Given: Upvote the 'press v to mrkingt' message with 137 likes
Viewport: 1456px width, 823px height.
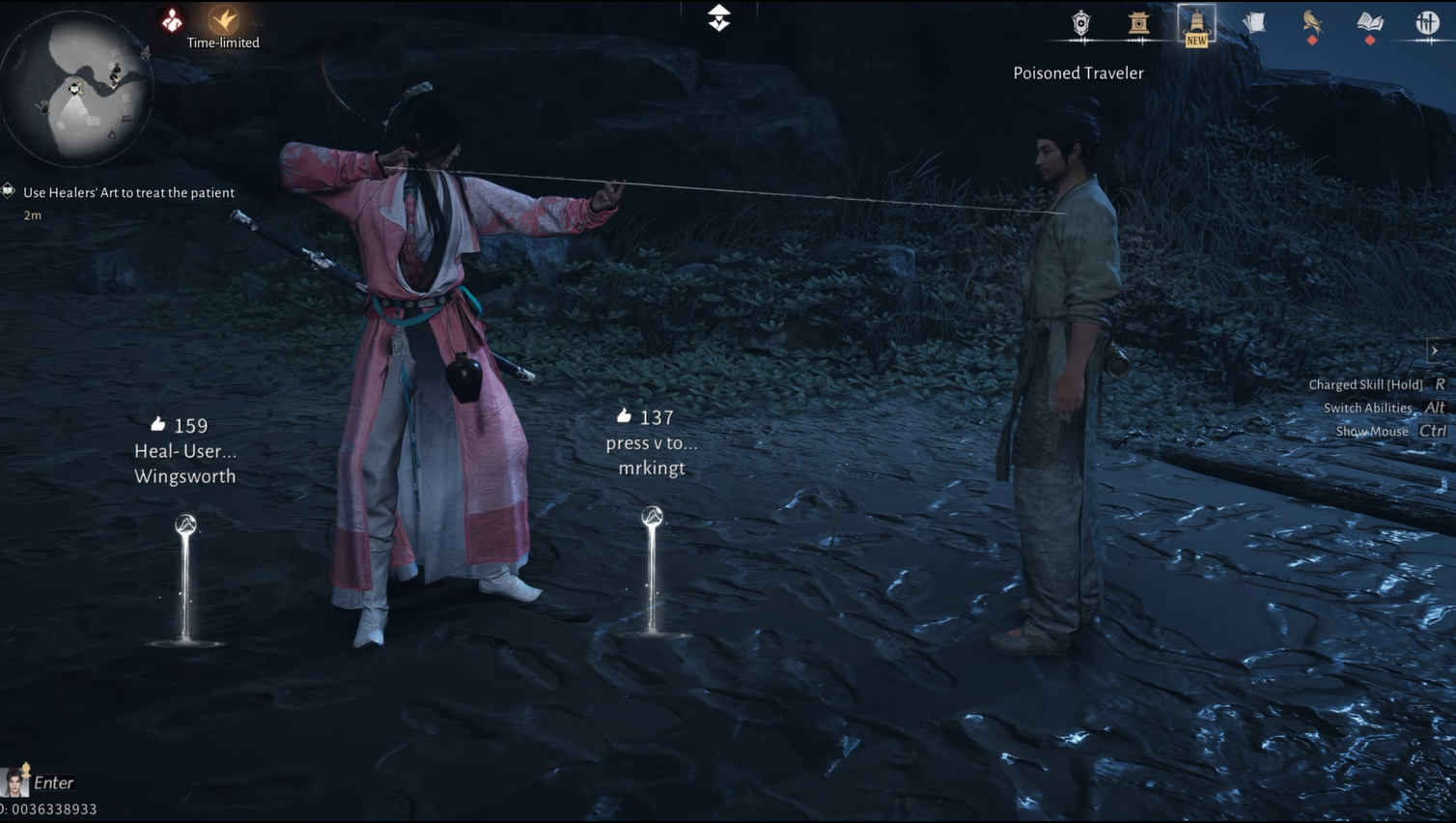Looking at the screenshot, I should click(x=623, y=415).
